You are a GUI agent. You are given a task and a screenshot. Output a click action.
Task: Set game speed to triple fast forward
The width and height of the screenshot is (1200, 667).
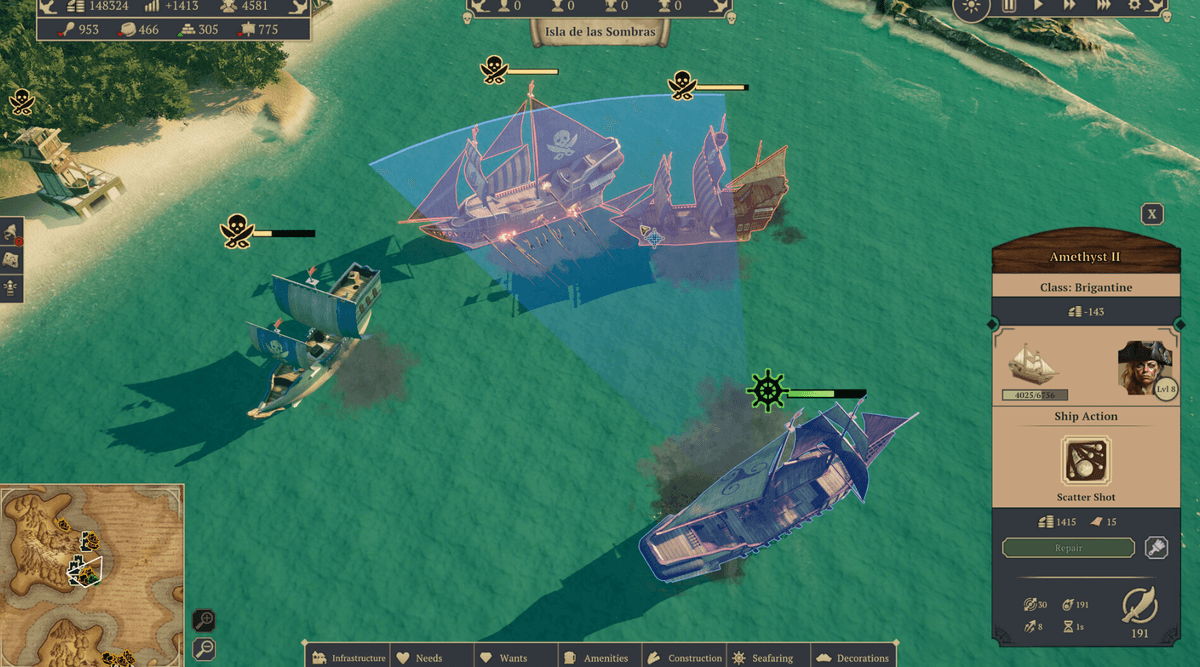point(1103,6)
